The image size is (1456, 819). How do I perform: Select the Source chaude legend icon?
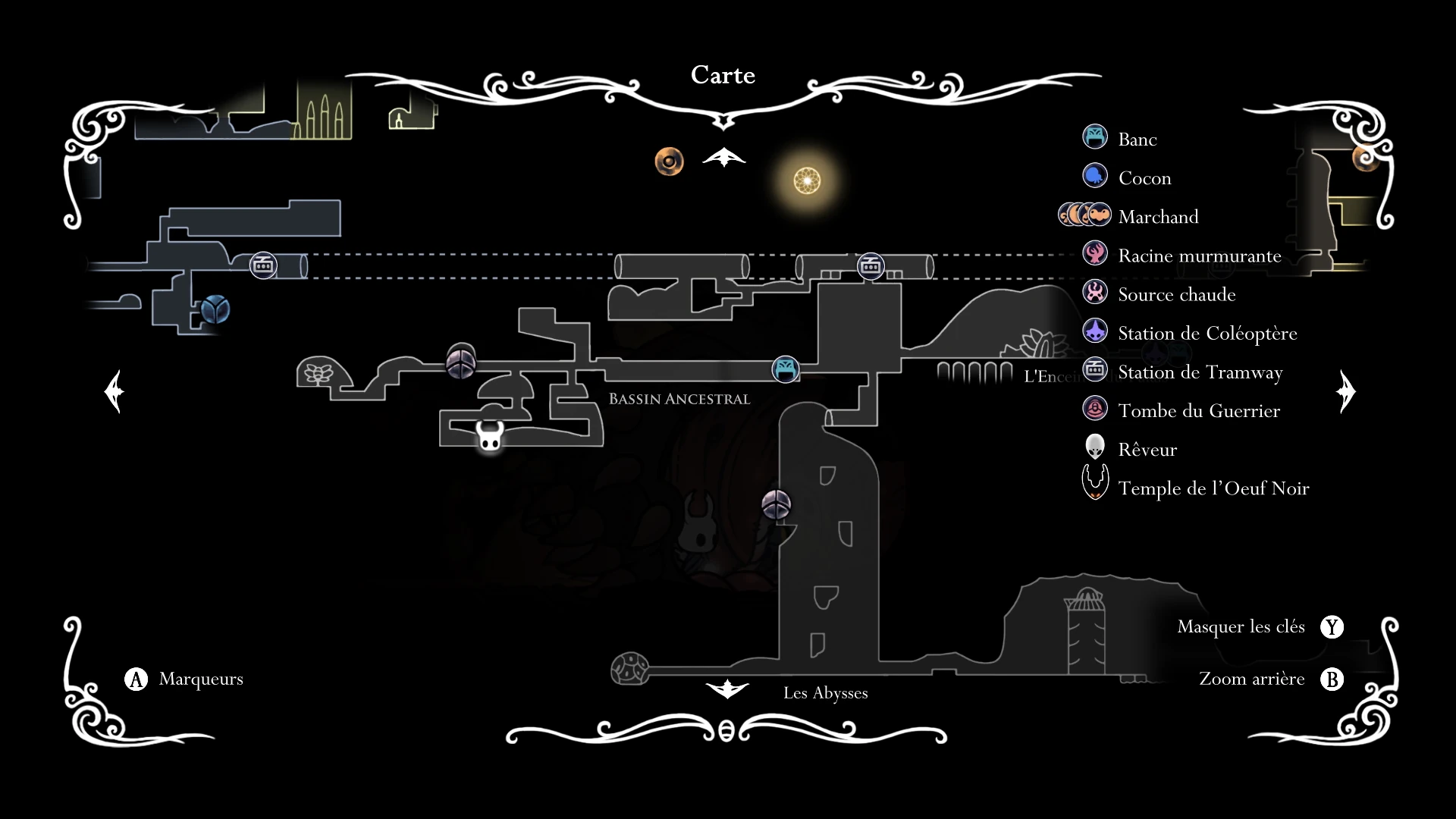click(x=1095, y=292)
